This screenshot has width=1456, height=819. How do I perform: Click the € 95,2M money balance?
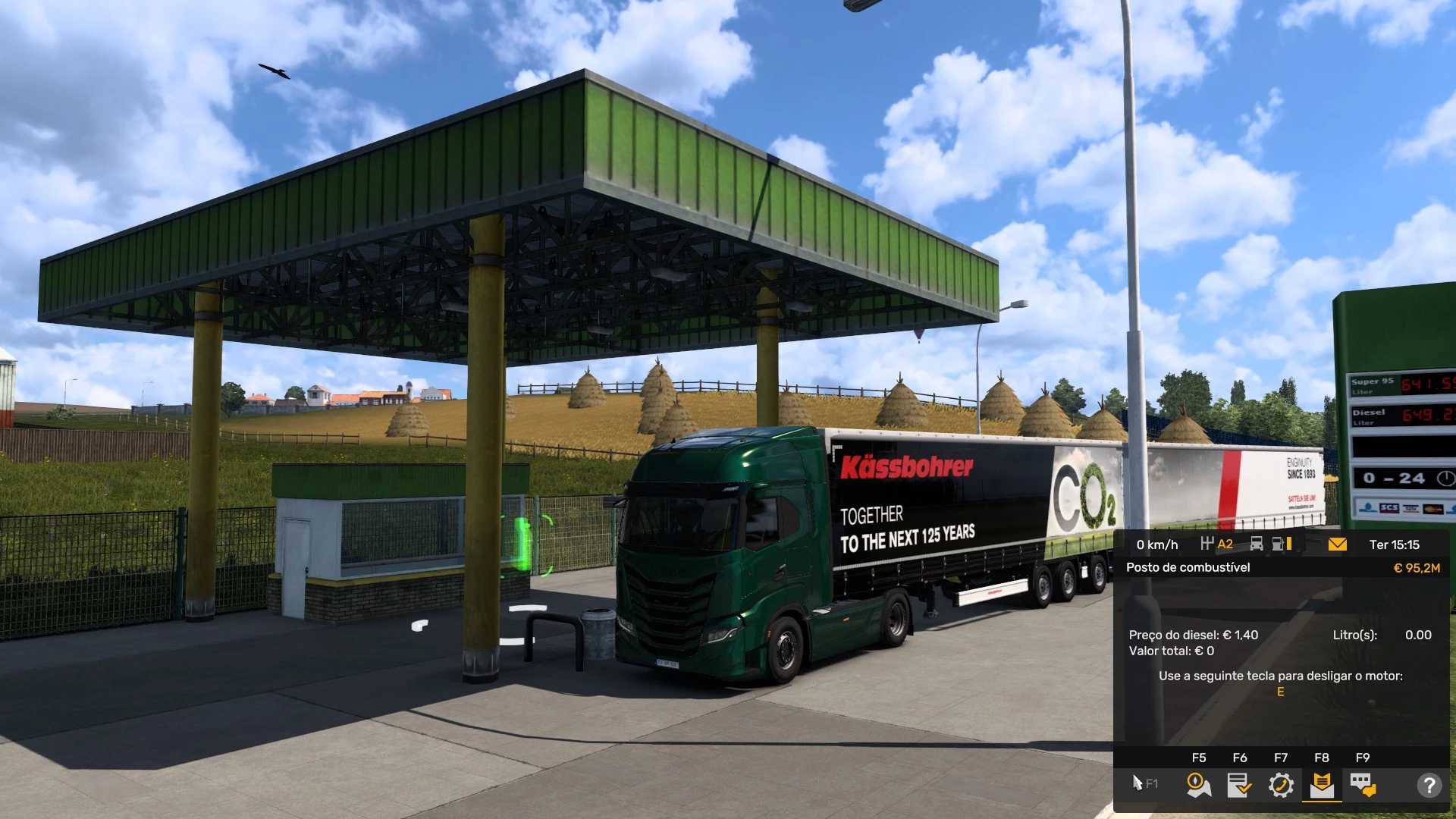click(x=1419, y=567)
